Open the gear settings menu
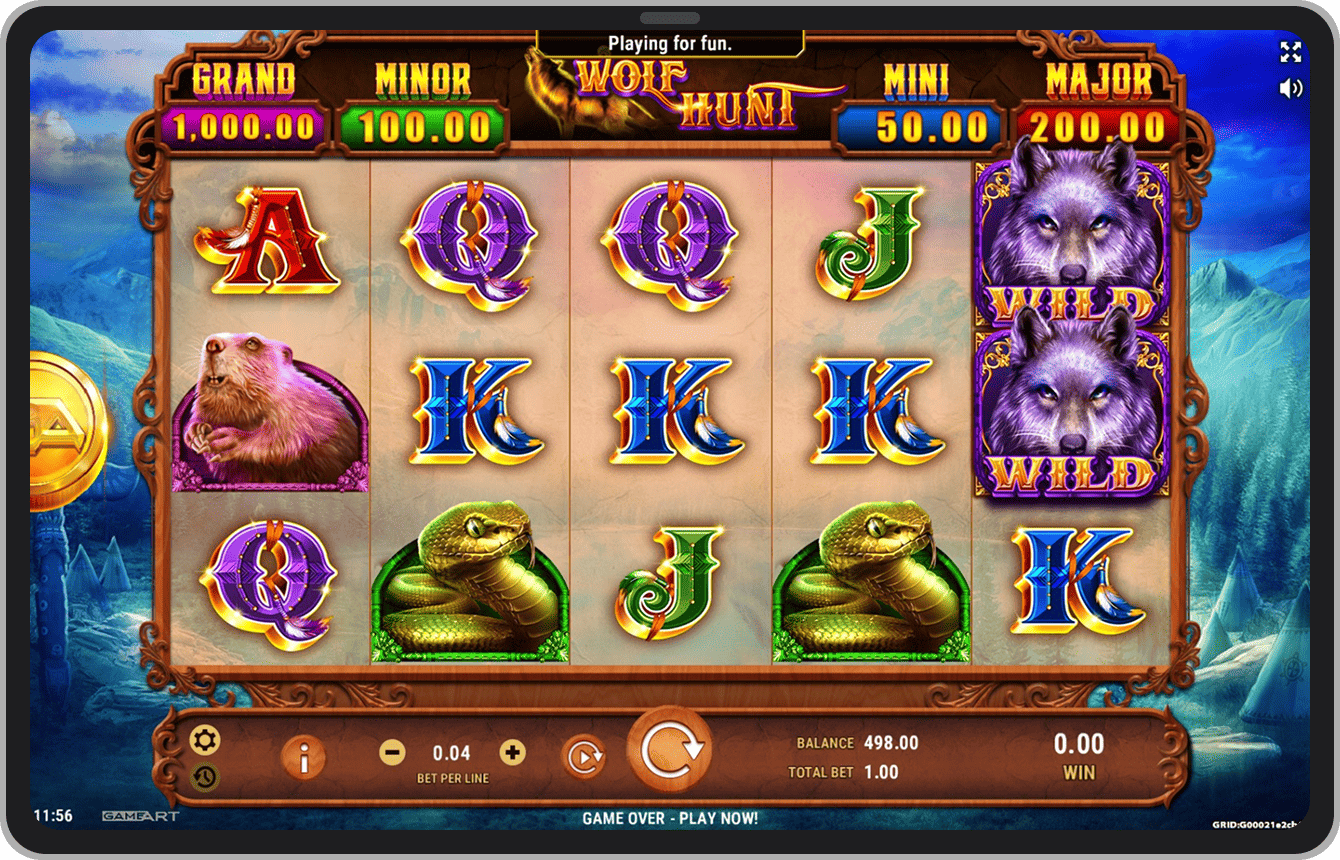The width and height of the screenshot is (1340, 860). pos(206,741)
